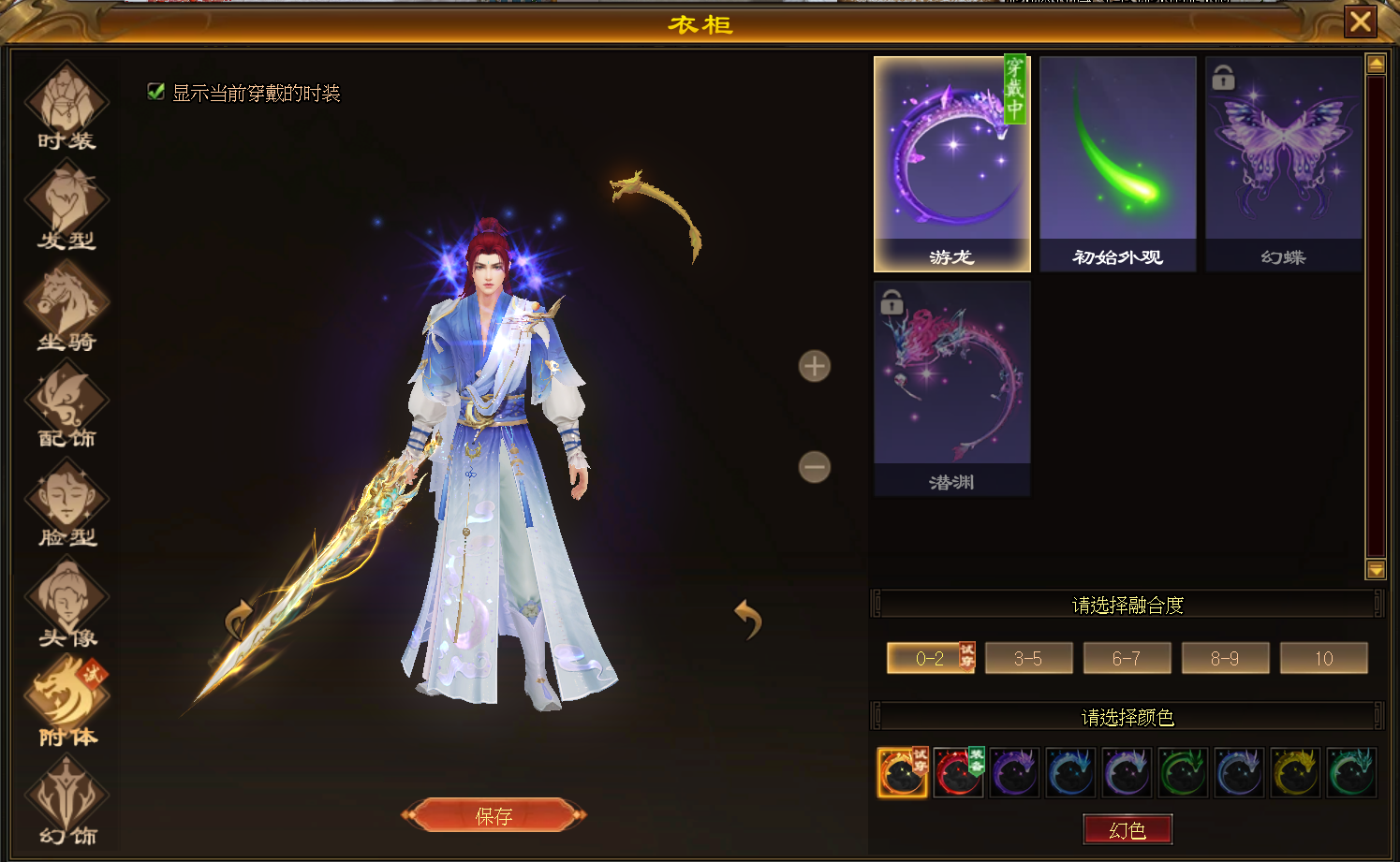Switch to the 时装 category
The height and width of the screenshot is (862, 1400).
click(x=66, y=107)
